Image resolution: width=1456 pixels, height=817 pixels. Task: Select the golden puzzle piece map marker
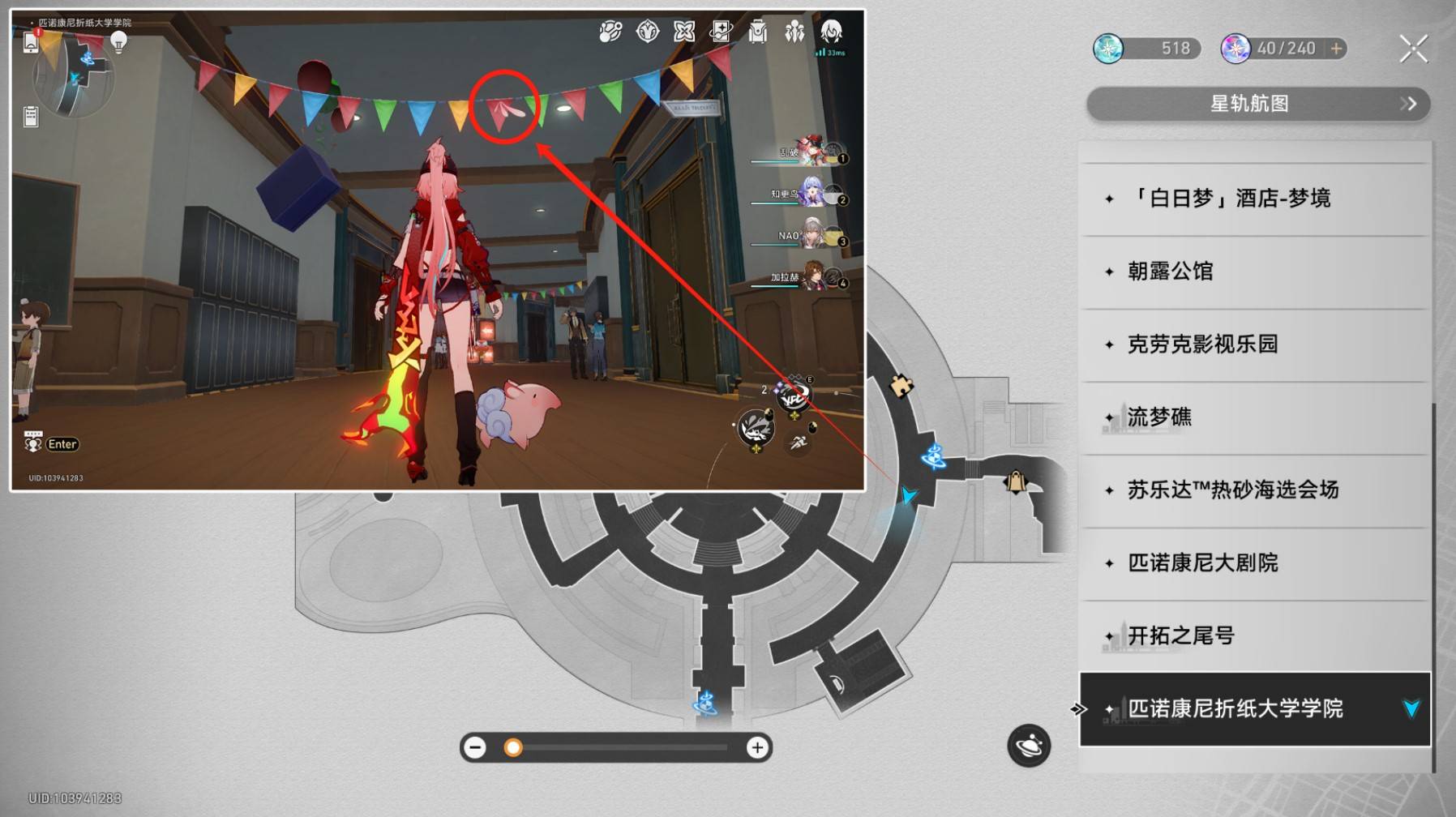click(x=901, y=386)
